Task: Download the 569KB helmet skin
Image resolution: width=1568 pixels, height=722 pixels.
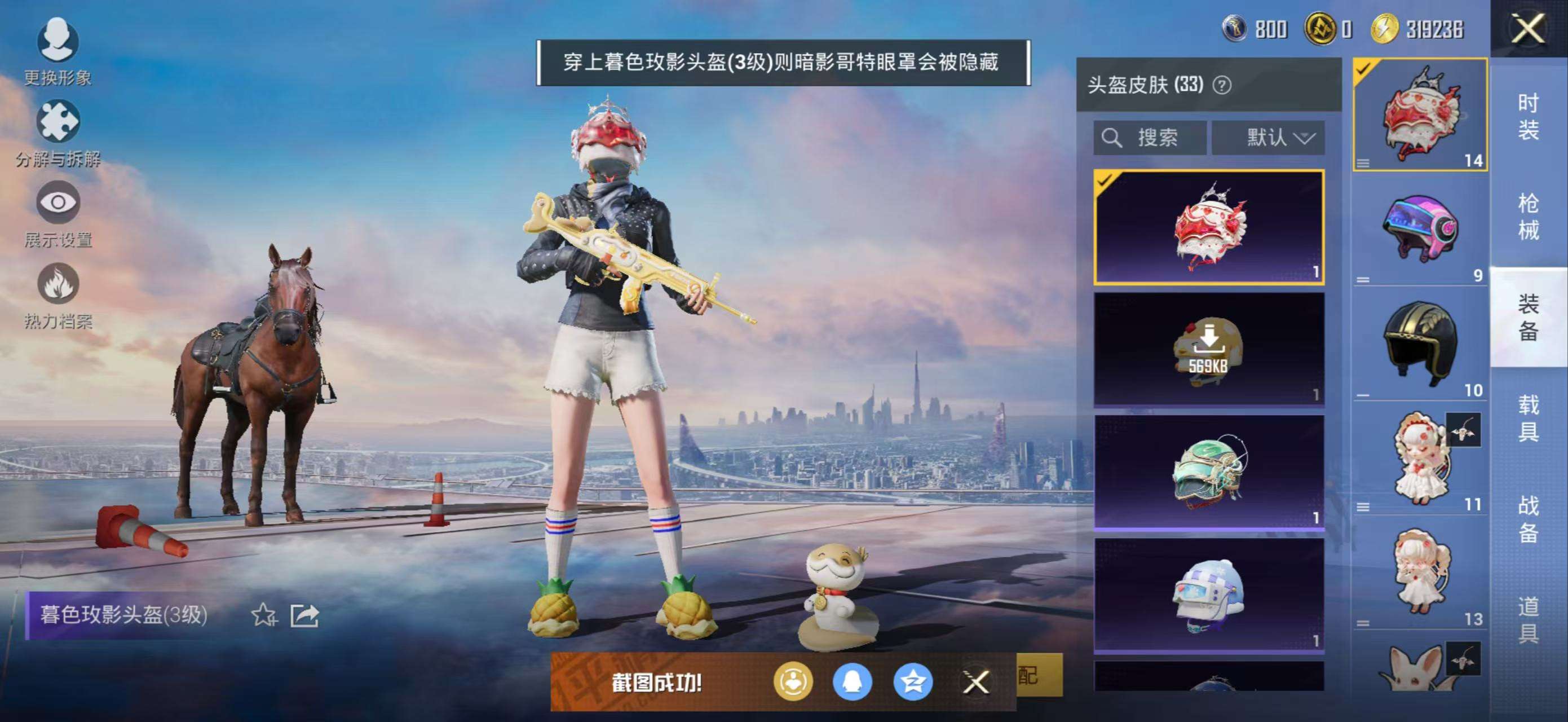Action: point(1209,349)
